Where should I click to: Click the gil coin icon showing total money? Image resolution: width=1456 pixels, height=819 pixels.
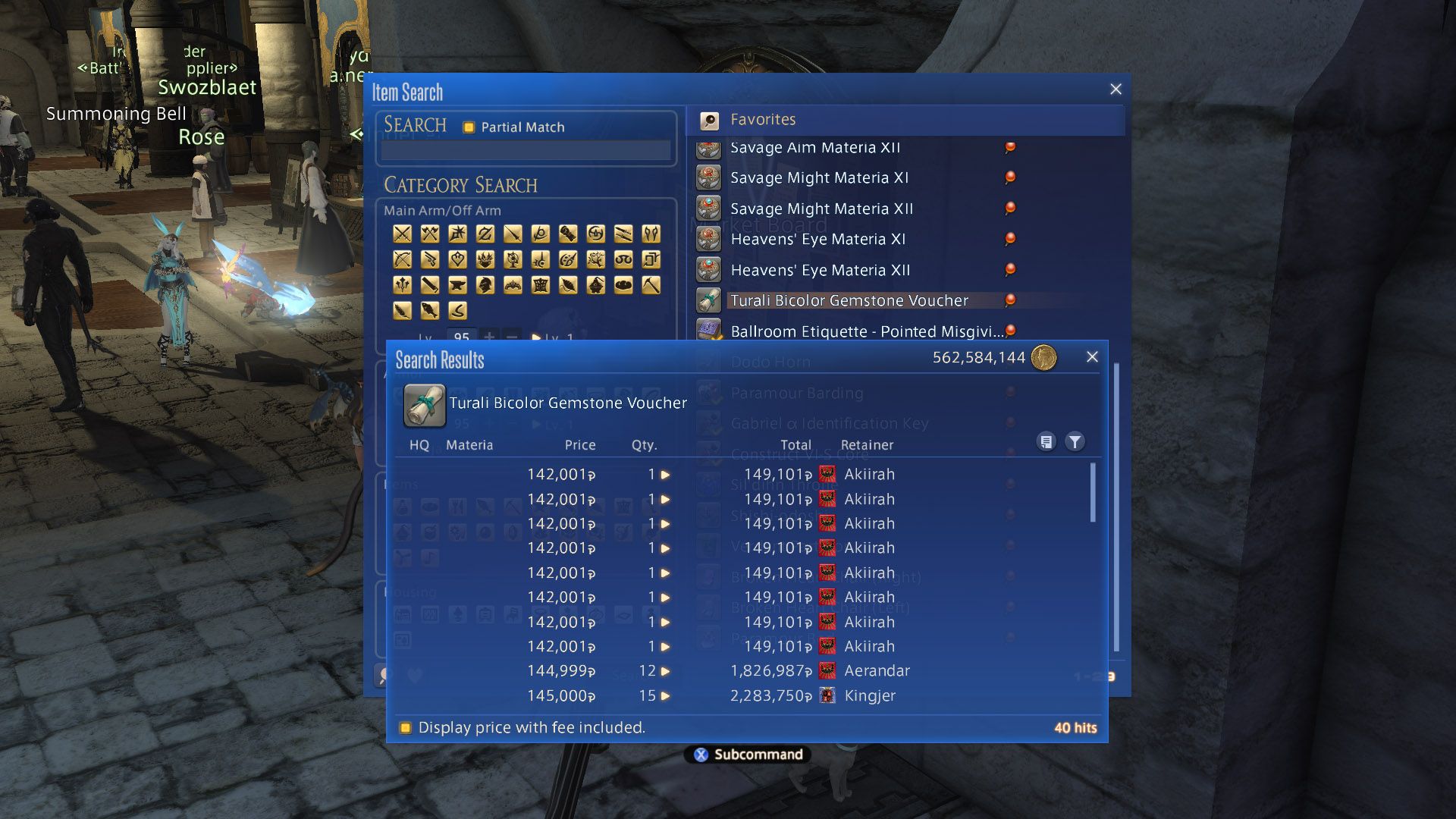pos(1043,356)
